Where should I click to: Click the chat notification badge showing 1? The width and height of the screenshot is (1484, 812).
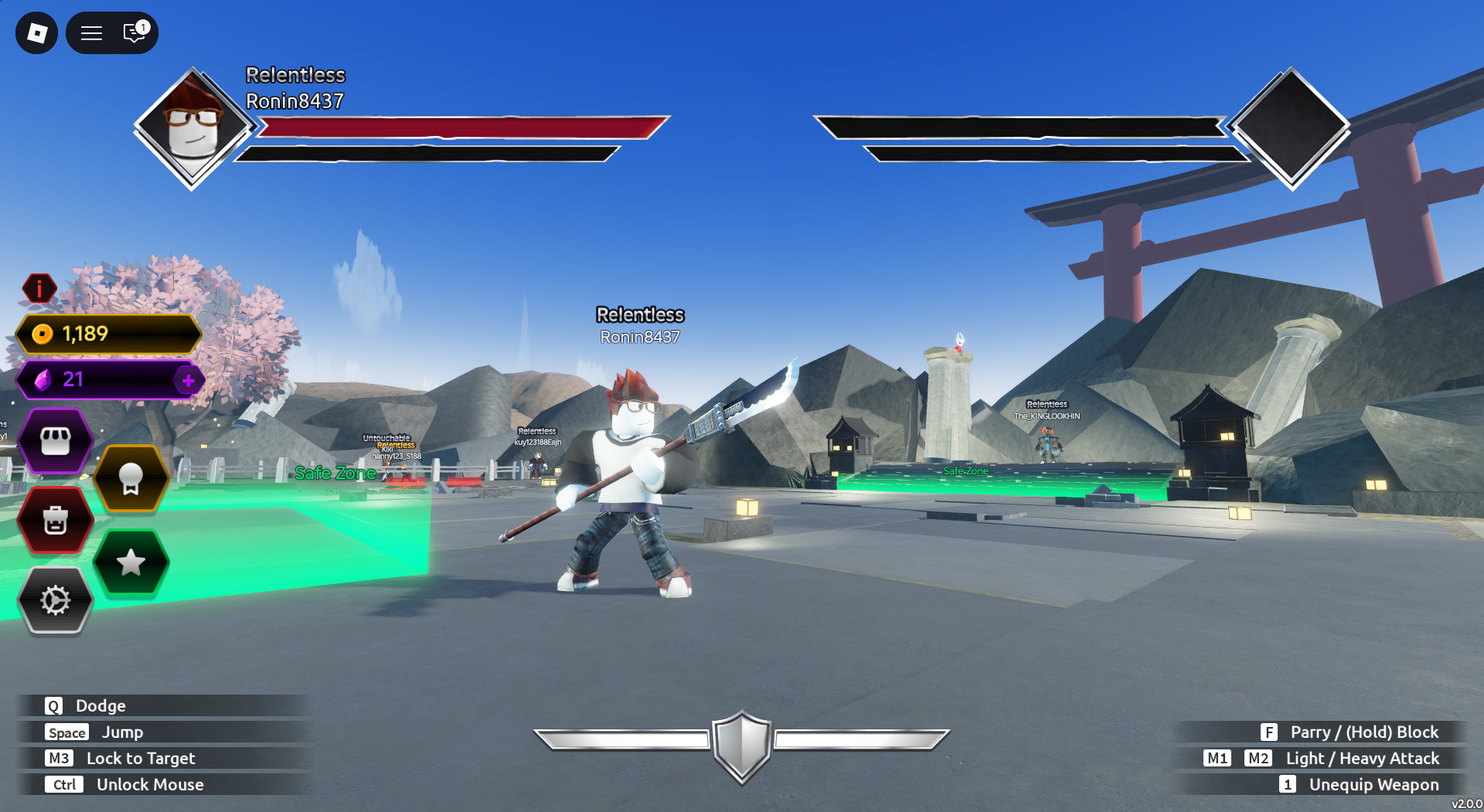(141, 25)
